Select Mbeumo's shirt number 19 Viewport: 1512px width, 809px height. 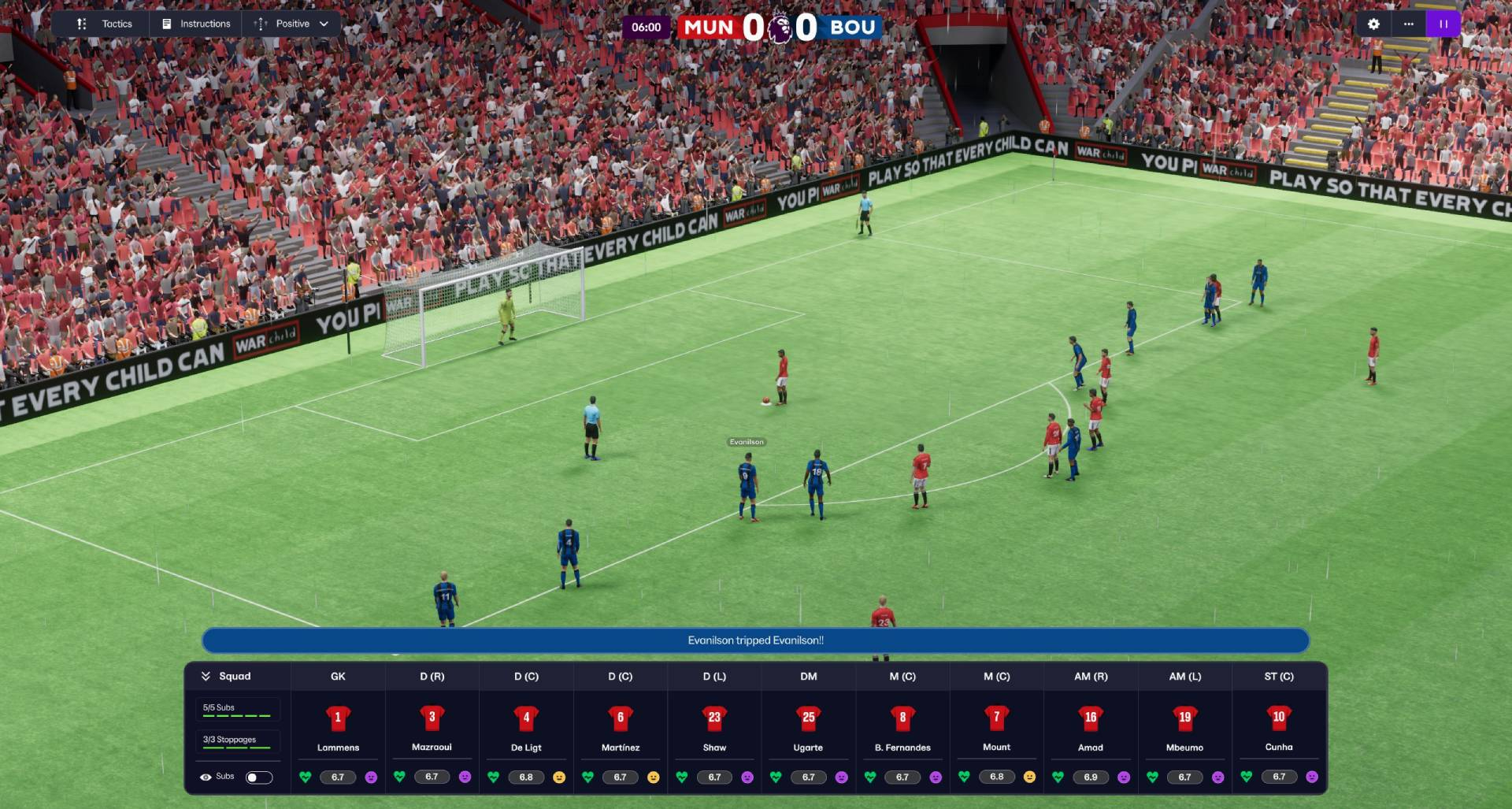click(x=1186, y=719)
